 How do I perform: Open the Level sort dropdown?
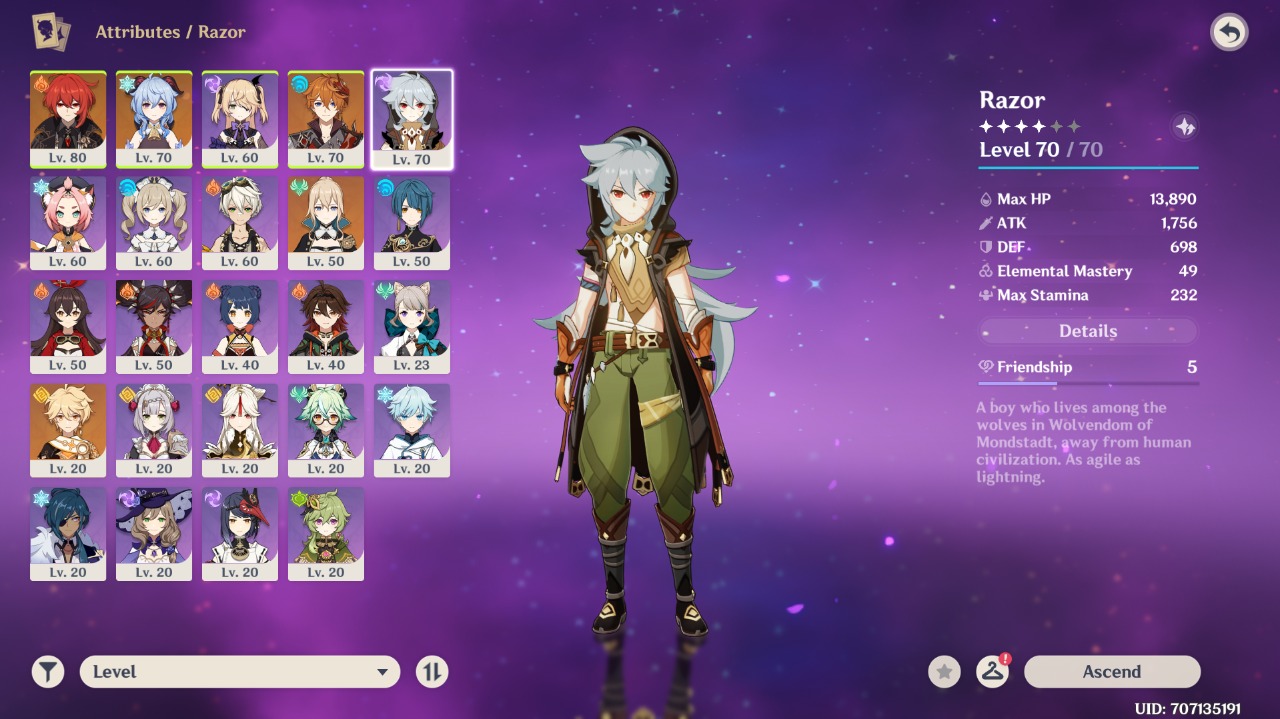coord(239,672)
